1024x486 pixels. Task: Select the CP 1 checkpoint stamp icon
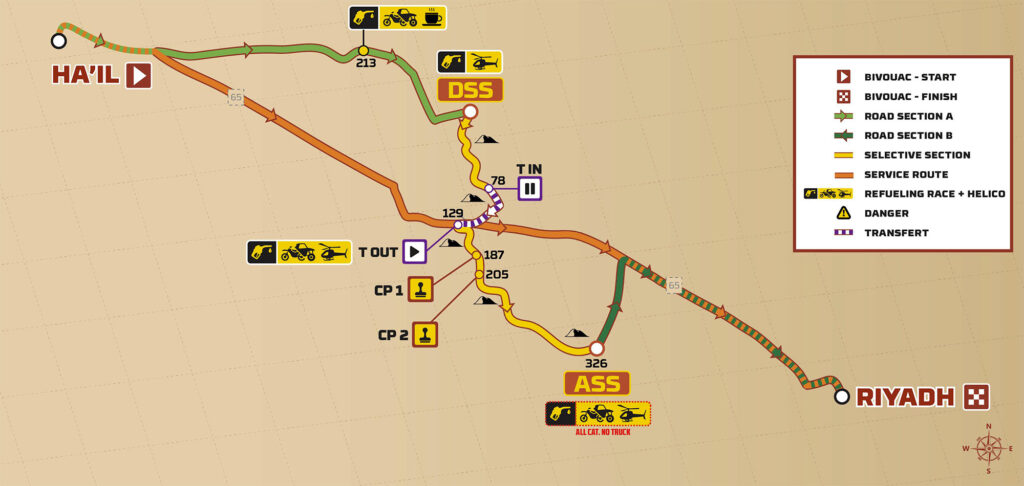[x=421, y=290]
